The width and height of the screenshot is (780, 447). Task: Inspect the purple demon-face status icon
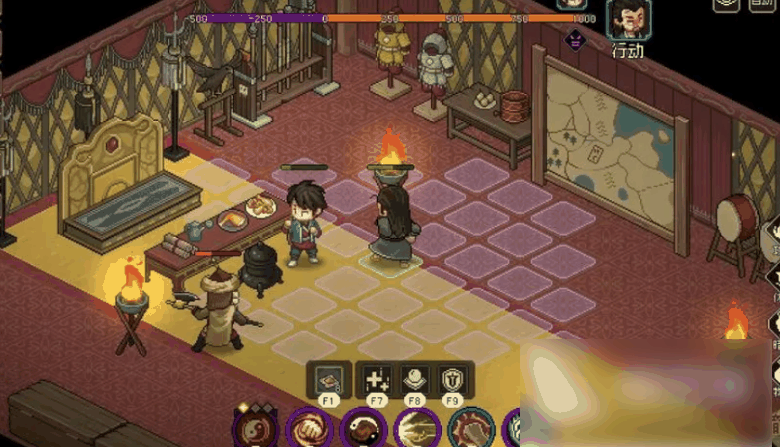pyautogui.click(x=576, y=40)
